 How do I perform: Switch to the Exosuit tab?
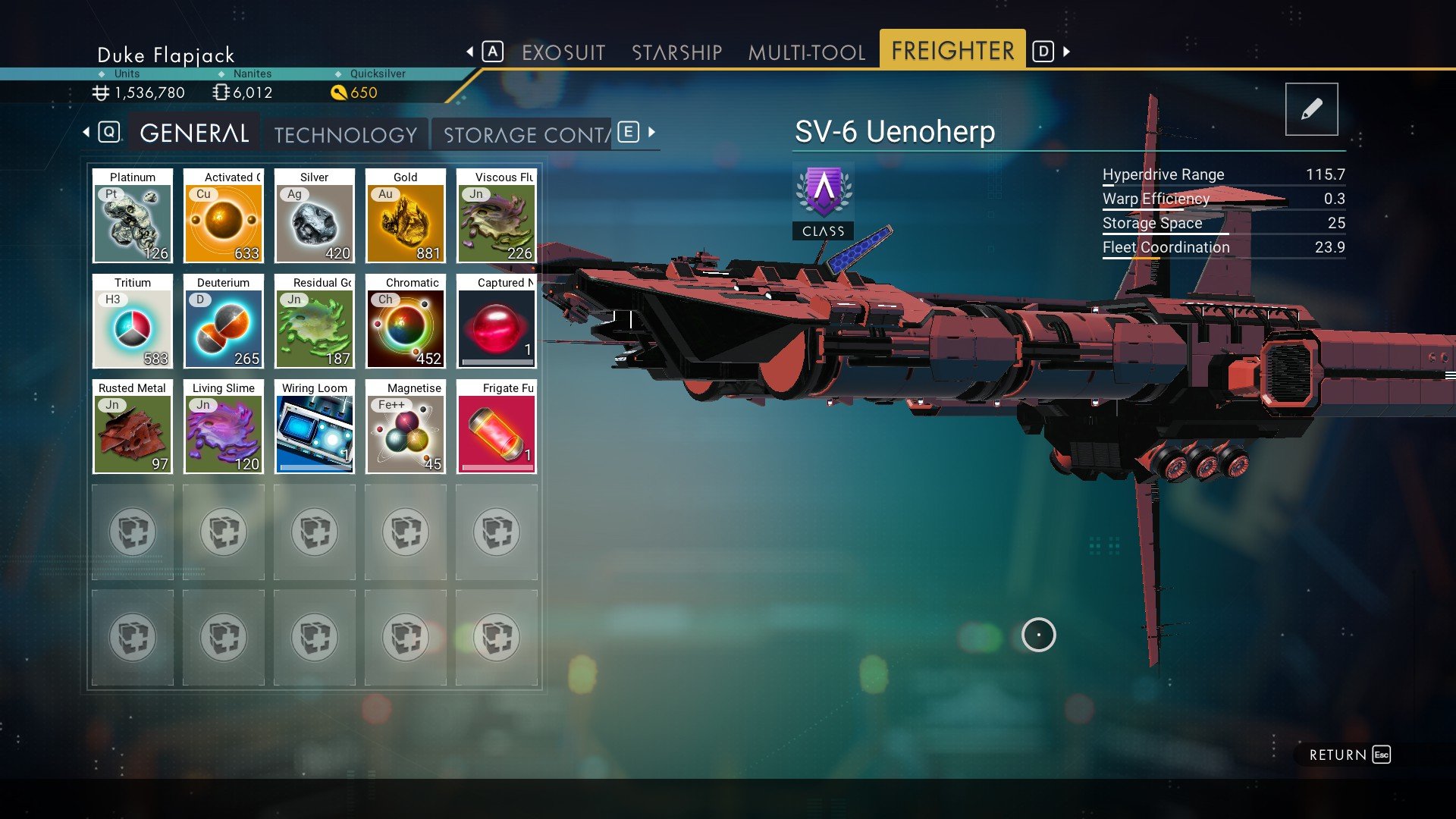tap(563, 52)
